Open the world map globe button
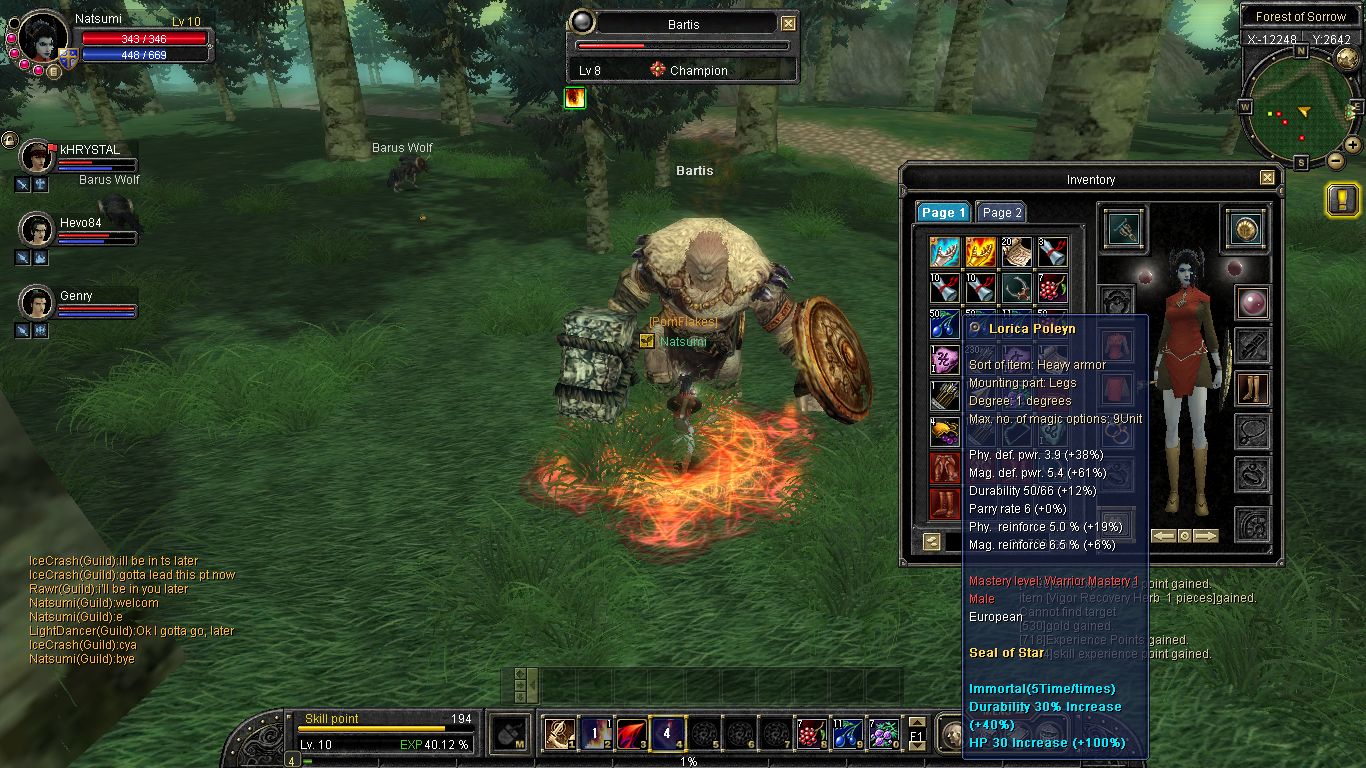Screen dimensions: 1366x768 click(1347, 58)
